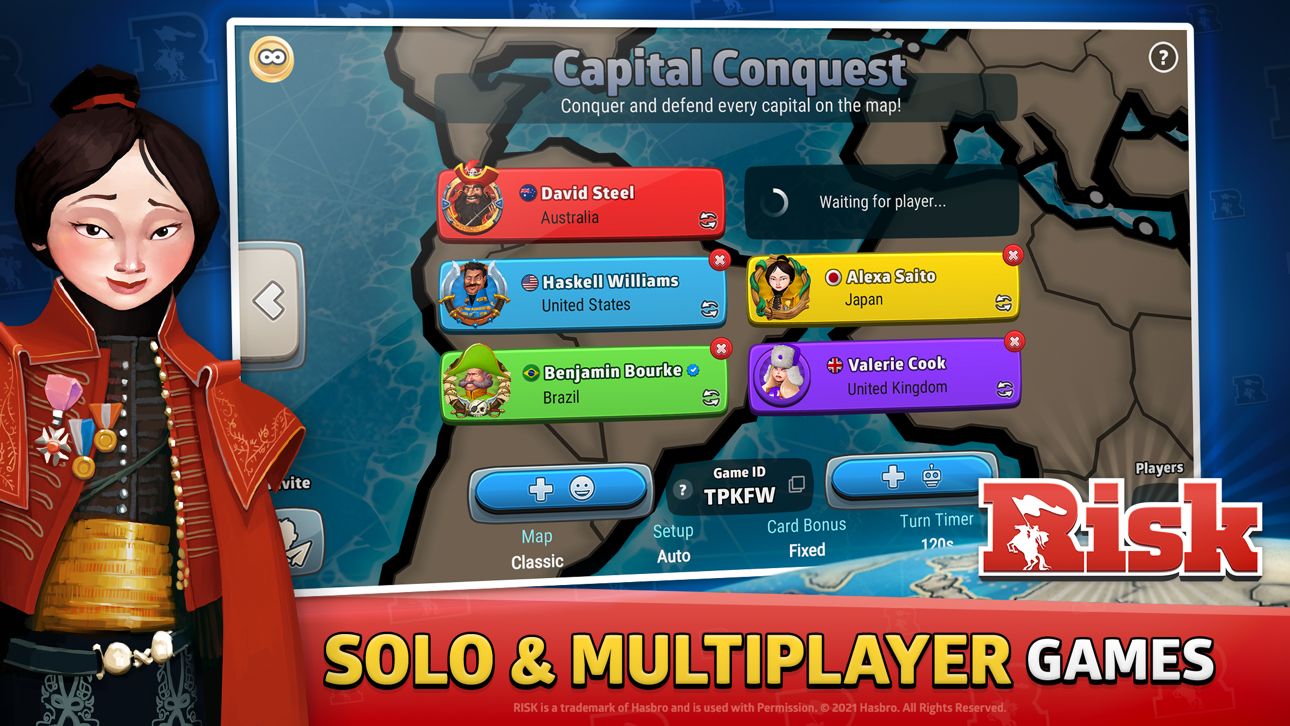The width and height of the screenshot is (1290, 726).
Task: Remove Valerie Cook from the game
Action: click(1012, 341)
